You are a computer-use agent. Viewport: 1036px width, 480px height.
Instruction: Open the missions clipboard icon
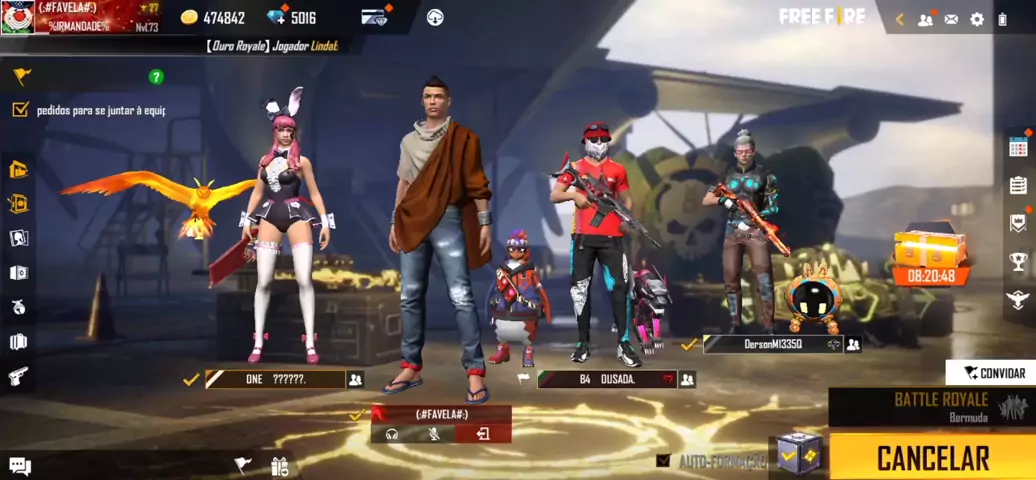coord(1018,185)
